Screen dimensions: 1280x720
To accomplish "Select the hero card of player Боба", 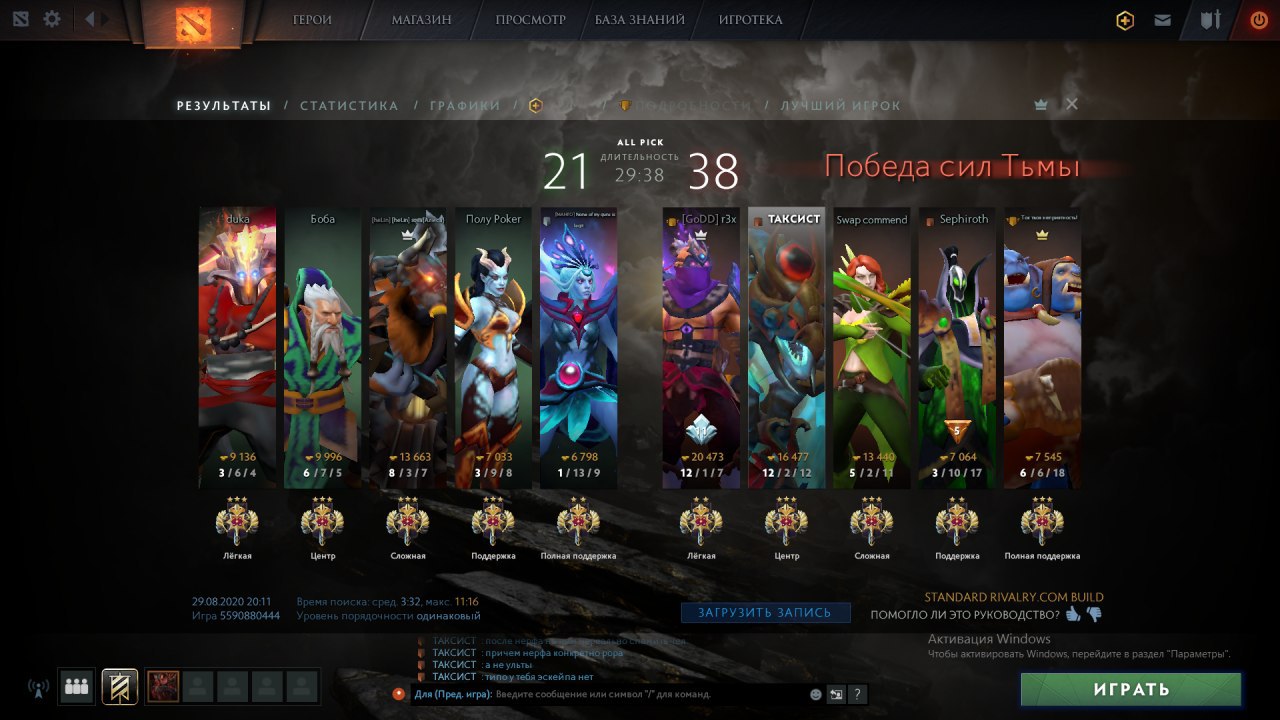I will click(322, 350).
